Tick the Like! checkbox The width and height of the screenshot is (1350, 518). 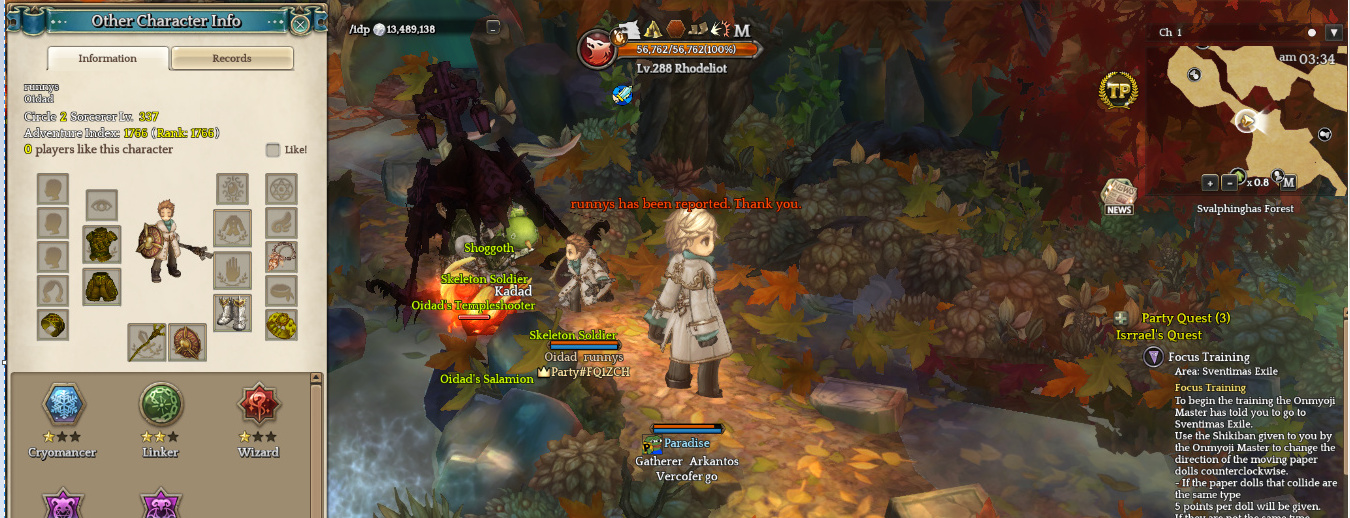click(273, 150)
